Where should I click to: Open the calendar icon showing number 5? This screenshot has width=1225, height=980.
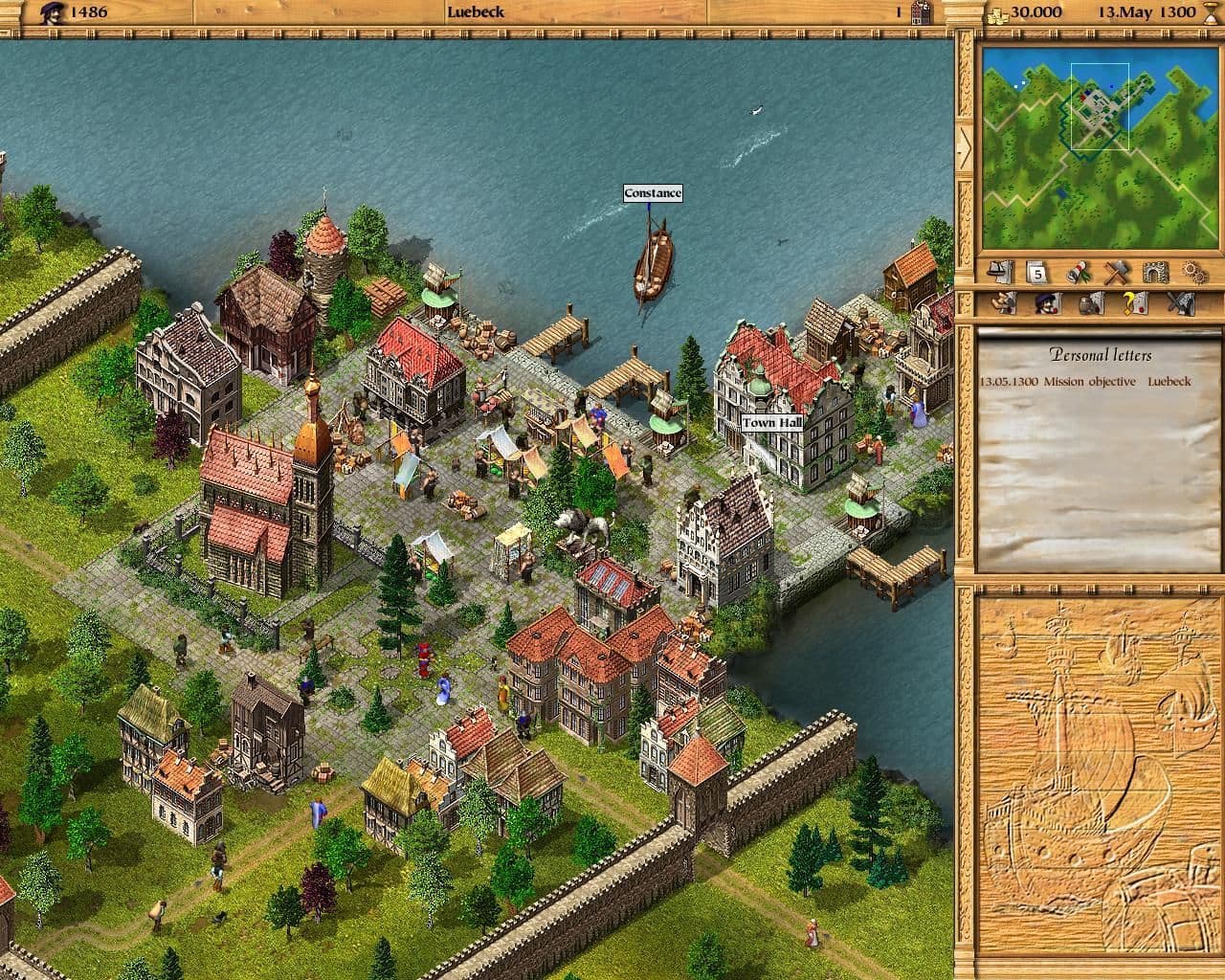pos(1036,274)
